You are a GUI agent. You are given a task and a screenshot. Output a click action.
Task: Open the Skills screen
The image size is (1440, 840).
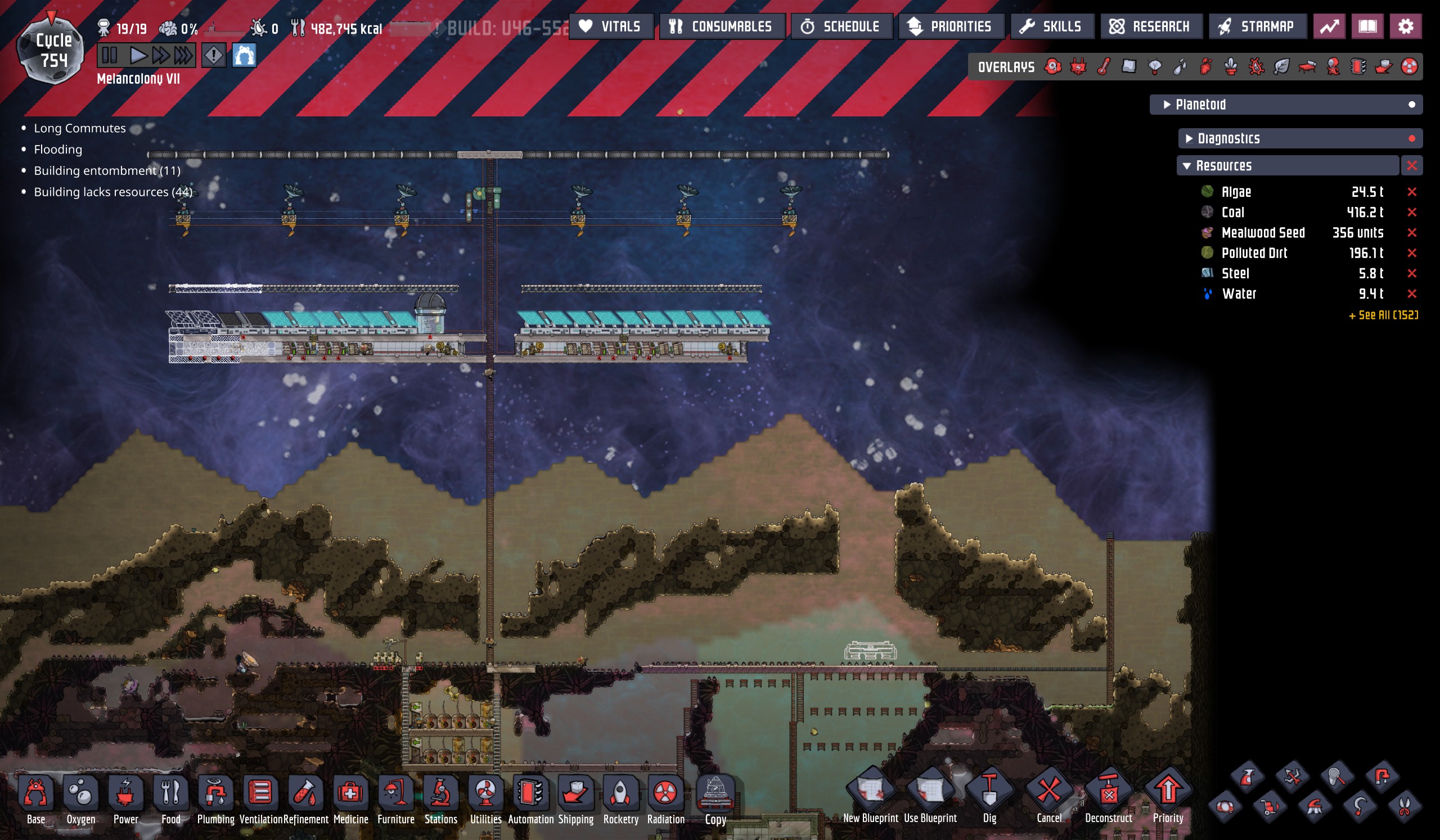coord(1052,26)
